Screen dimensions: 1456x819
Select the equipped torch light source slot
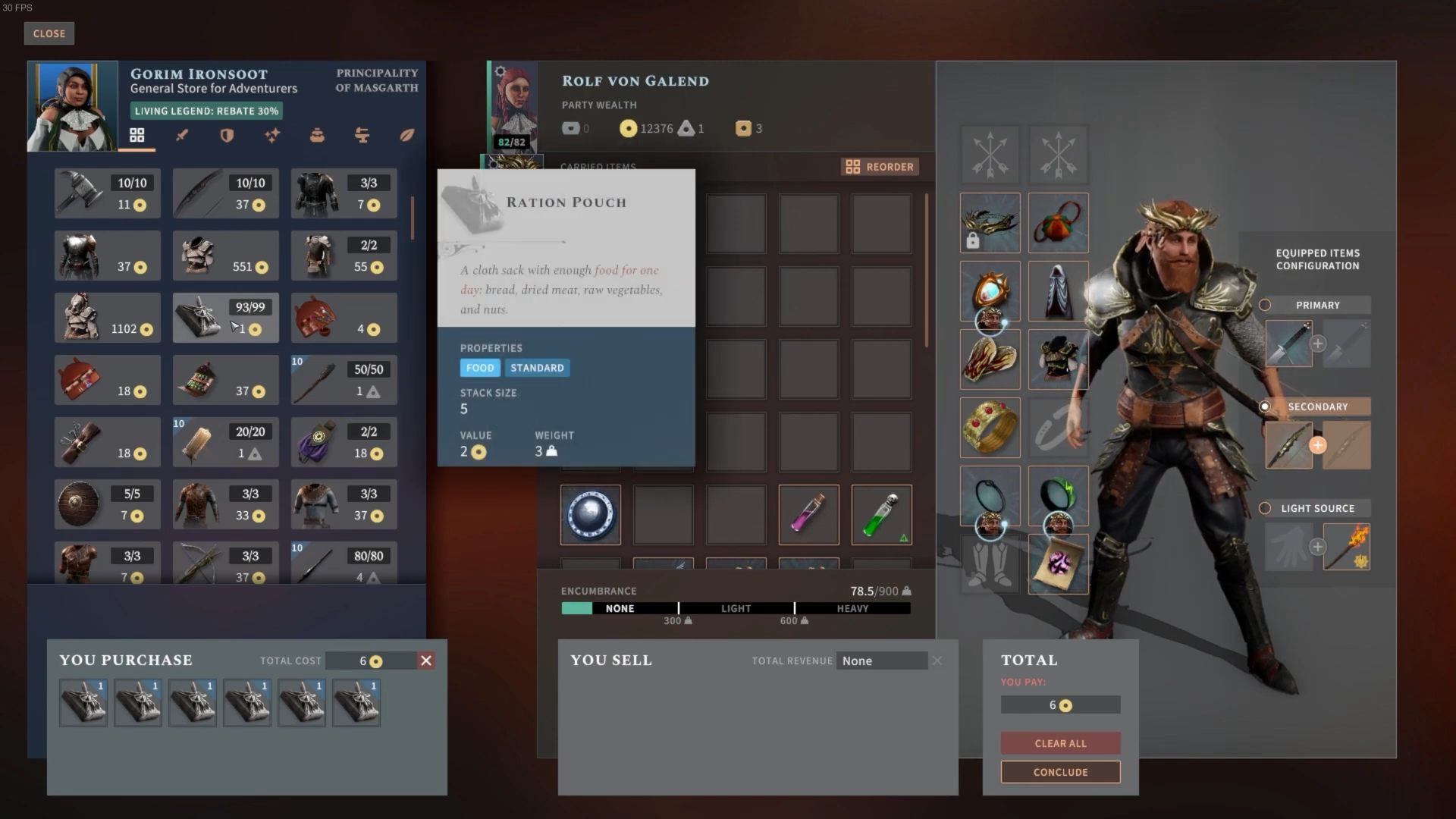point(1346,547)
